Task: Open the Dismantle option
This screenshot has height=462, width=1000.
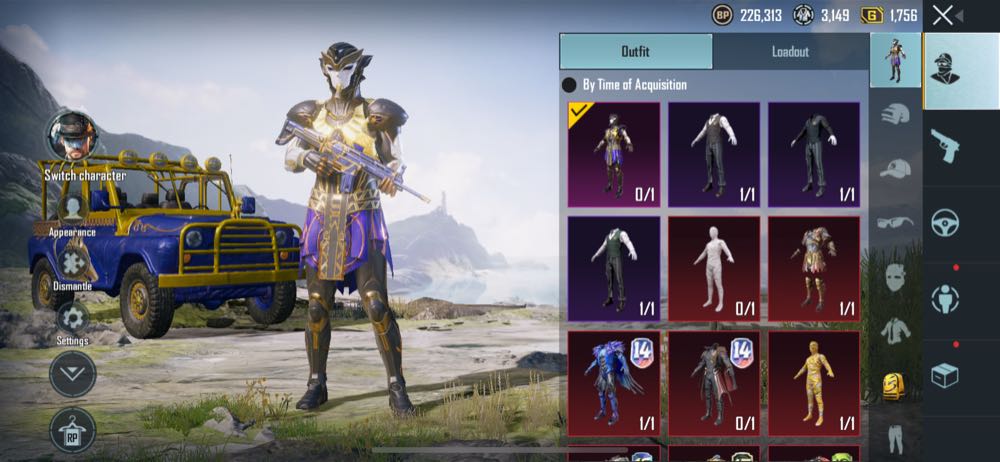Action: 72,263
